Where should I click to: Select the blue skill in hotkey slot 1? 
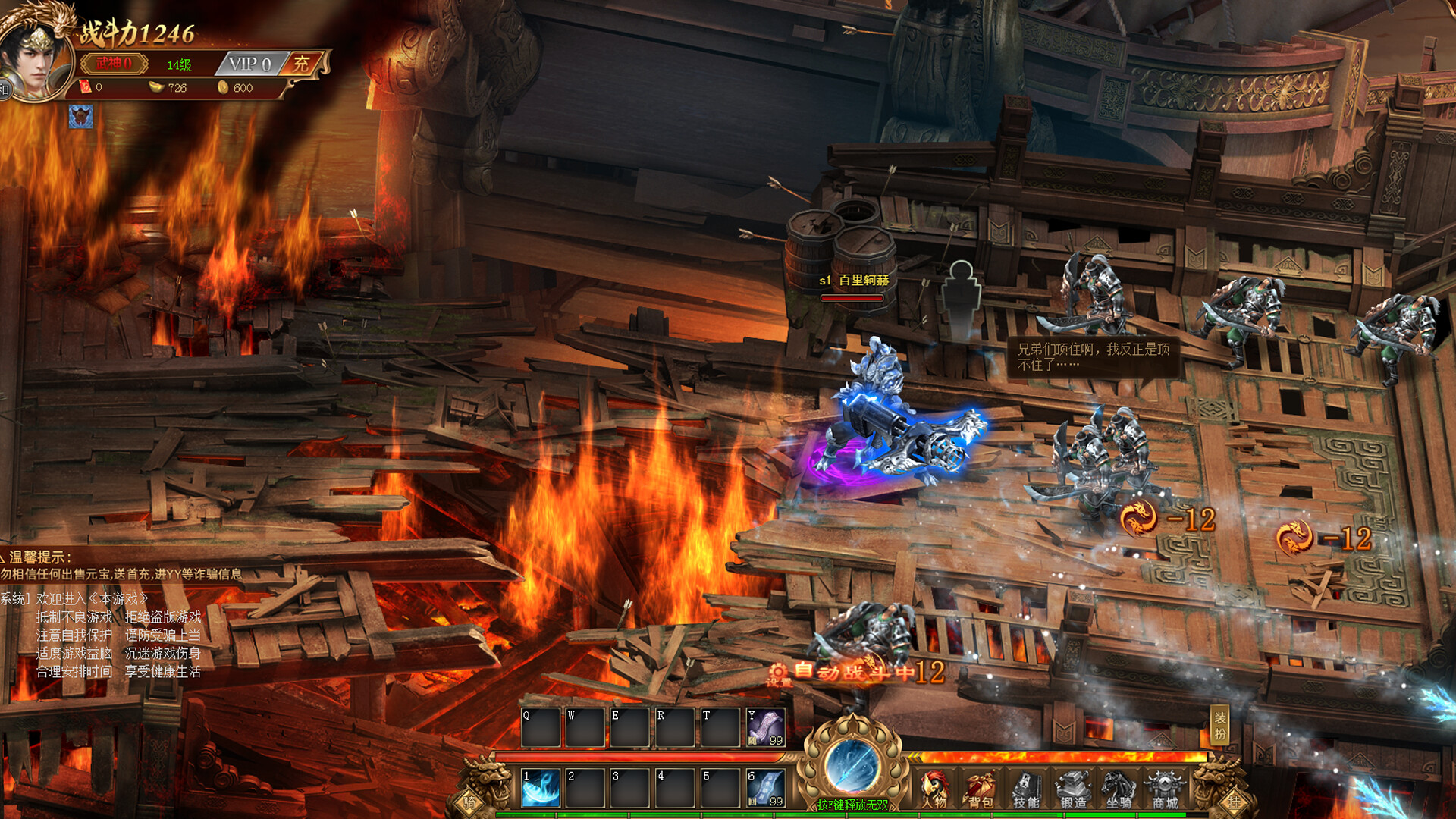[541, 789]
